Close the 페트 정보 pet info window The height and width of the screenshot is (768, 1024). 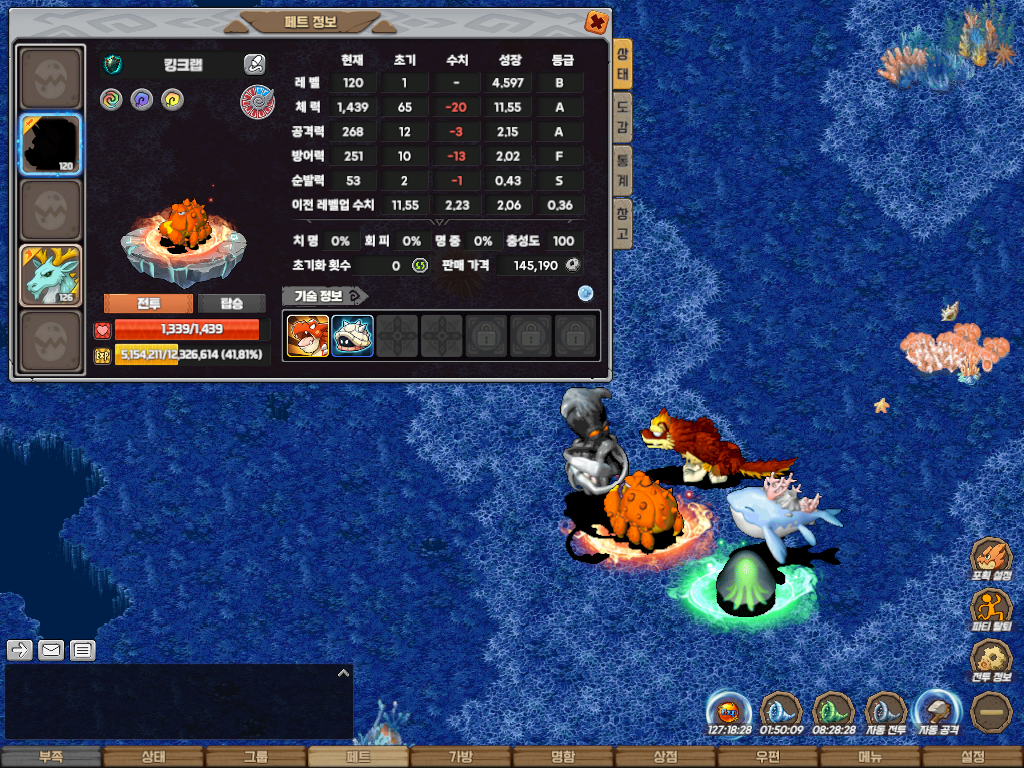point(596,21)
